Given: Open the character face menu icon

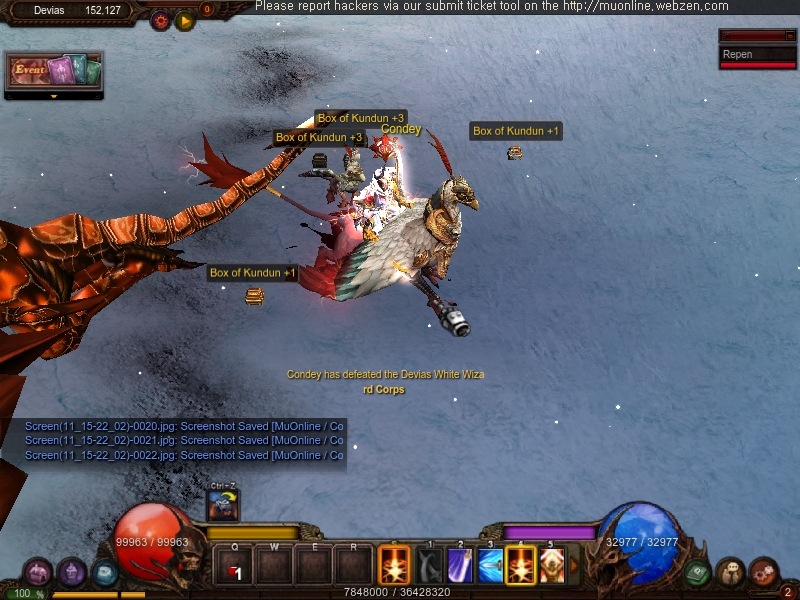Looking at the screenshot, I should (x=730, y=573).
